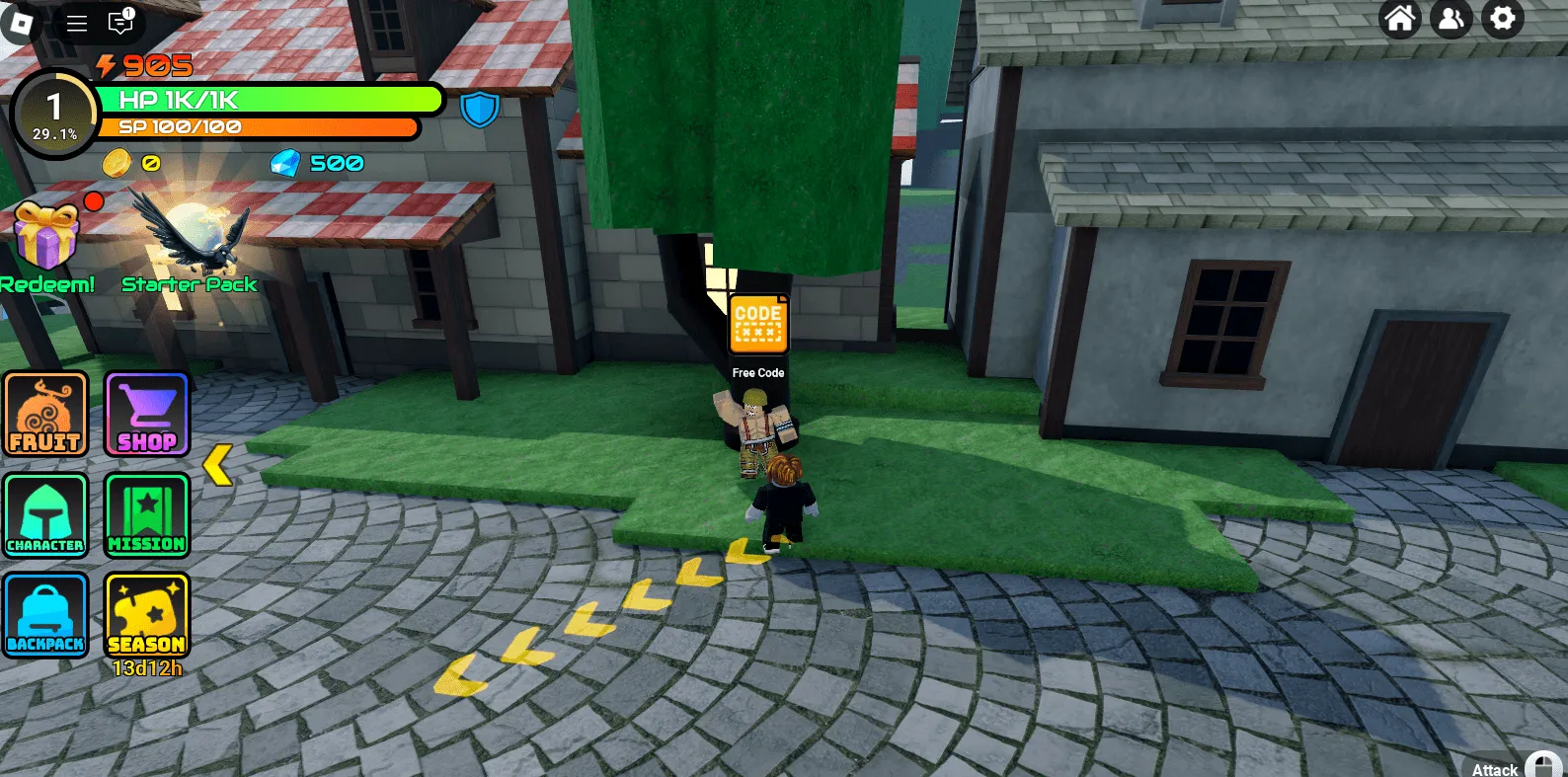Open the code Redeem gift menu
The image size is (1568, 777).
(47, 237)
